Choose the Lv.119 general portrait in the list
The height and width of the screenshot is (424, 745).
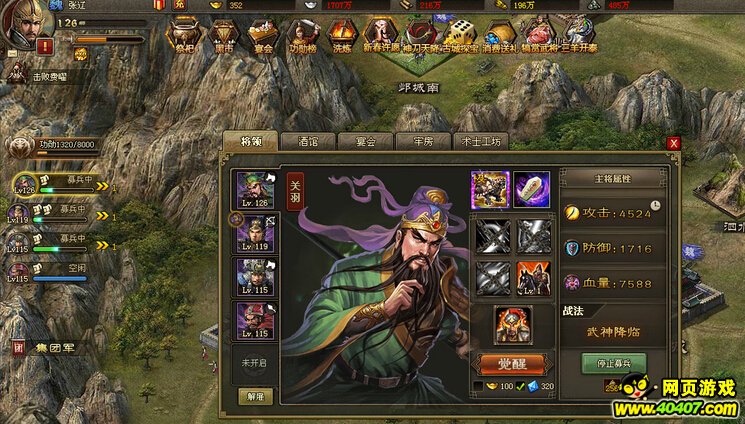tap(254, 234)
